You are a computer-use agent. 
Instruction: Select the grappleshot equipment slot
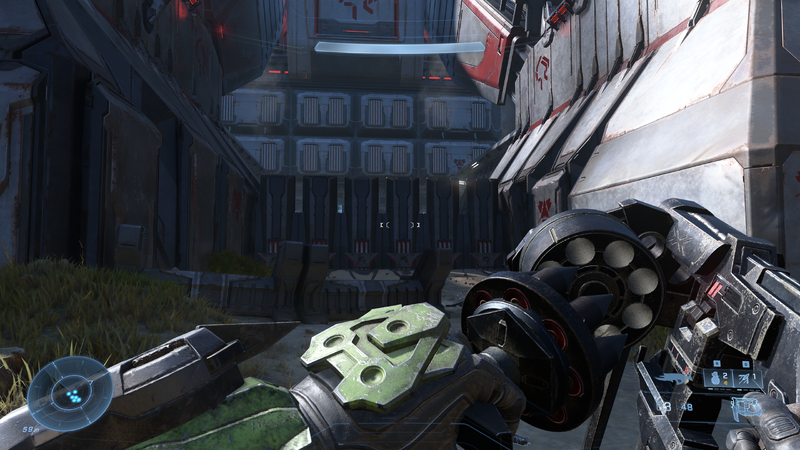pos(747,378)
